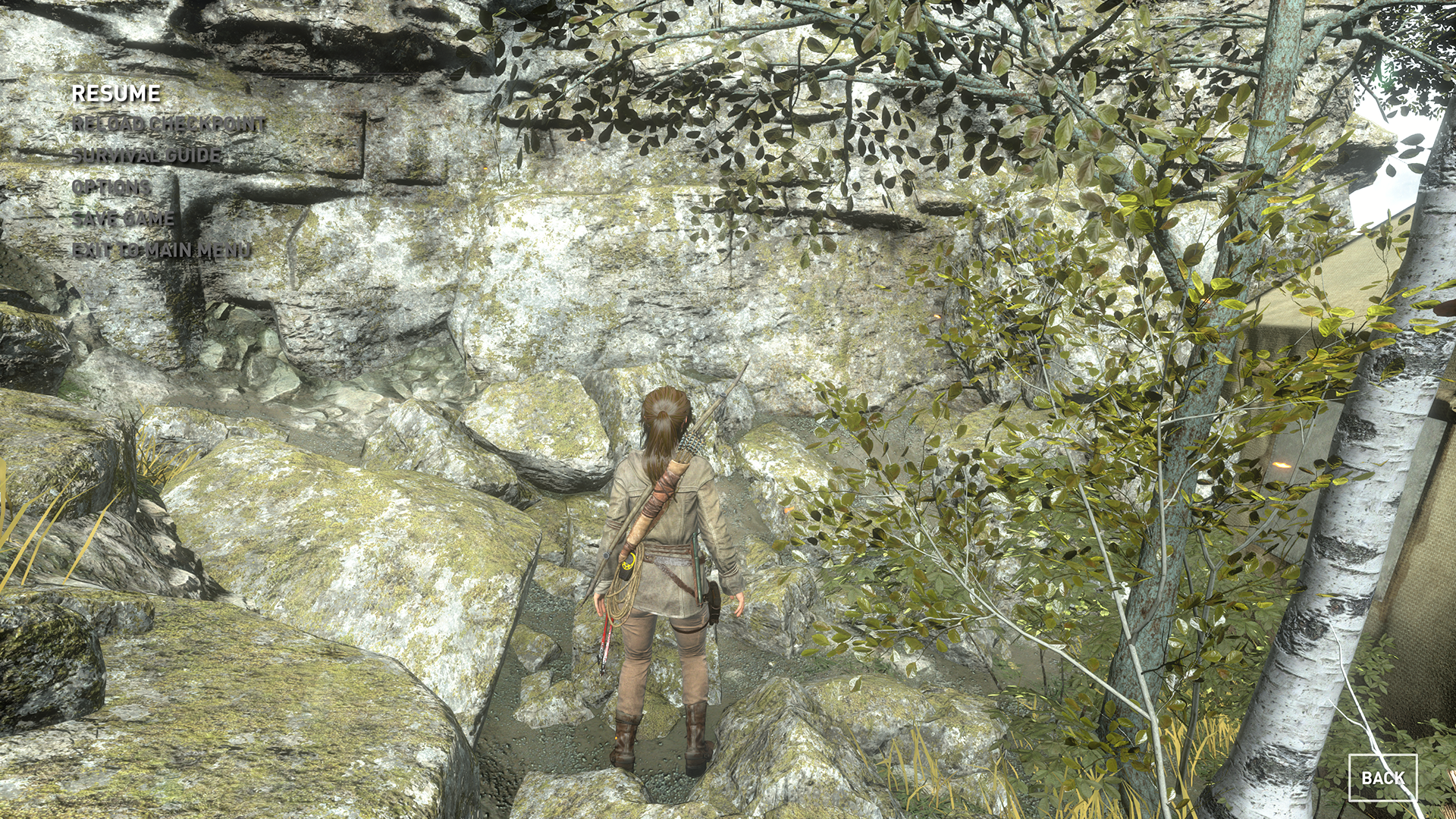Select Reload Checkpoint option
This screenshot has width=1456, height=819.
(168, 124)
